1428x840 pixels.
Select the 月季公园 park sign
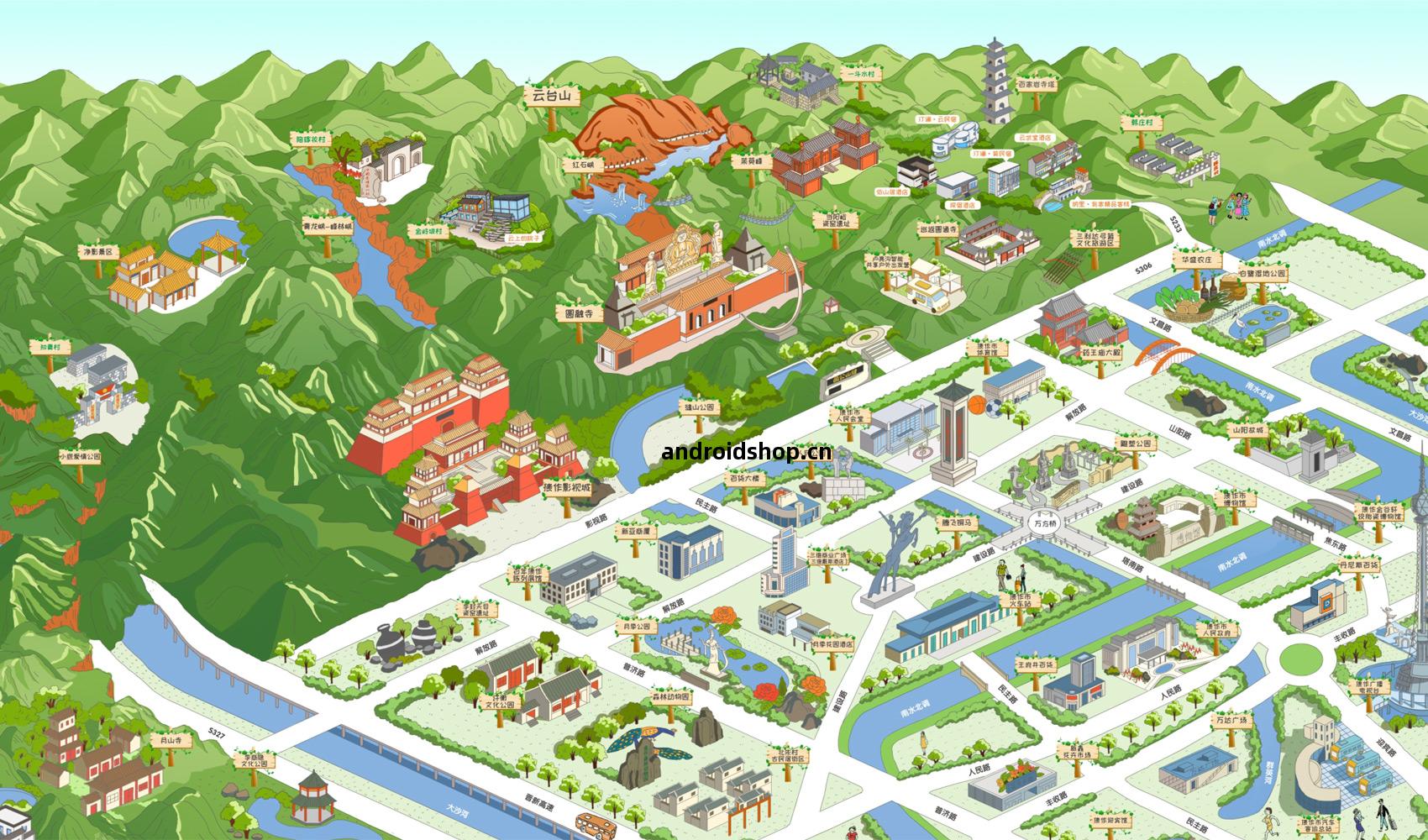[634, 627]
